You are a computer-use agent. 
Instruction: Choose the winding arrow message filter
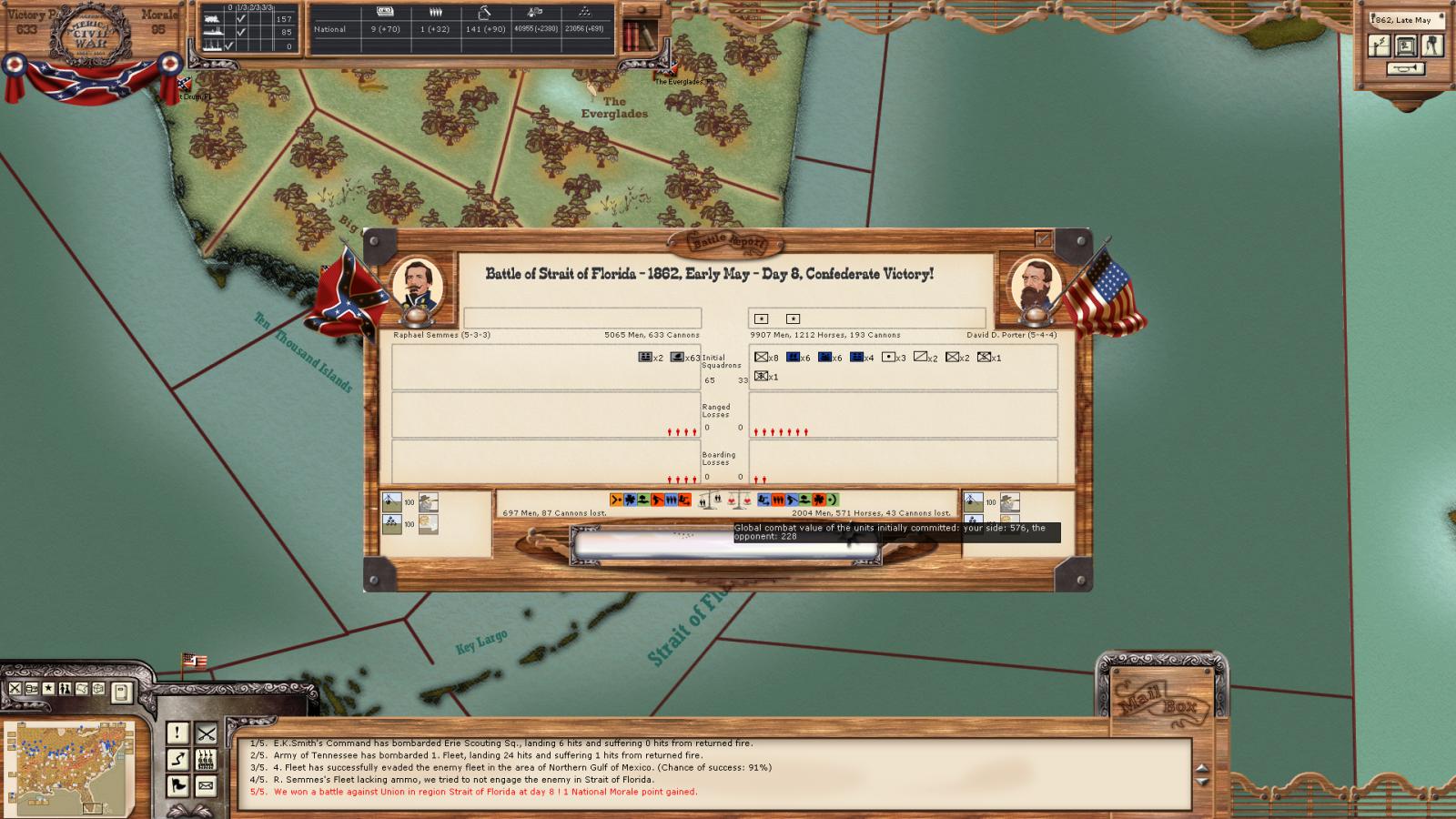tap(177, 759)
